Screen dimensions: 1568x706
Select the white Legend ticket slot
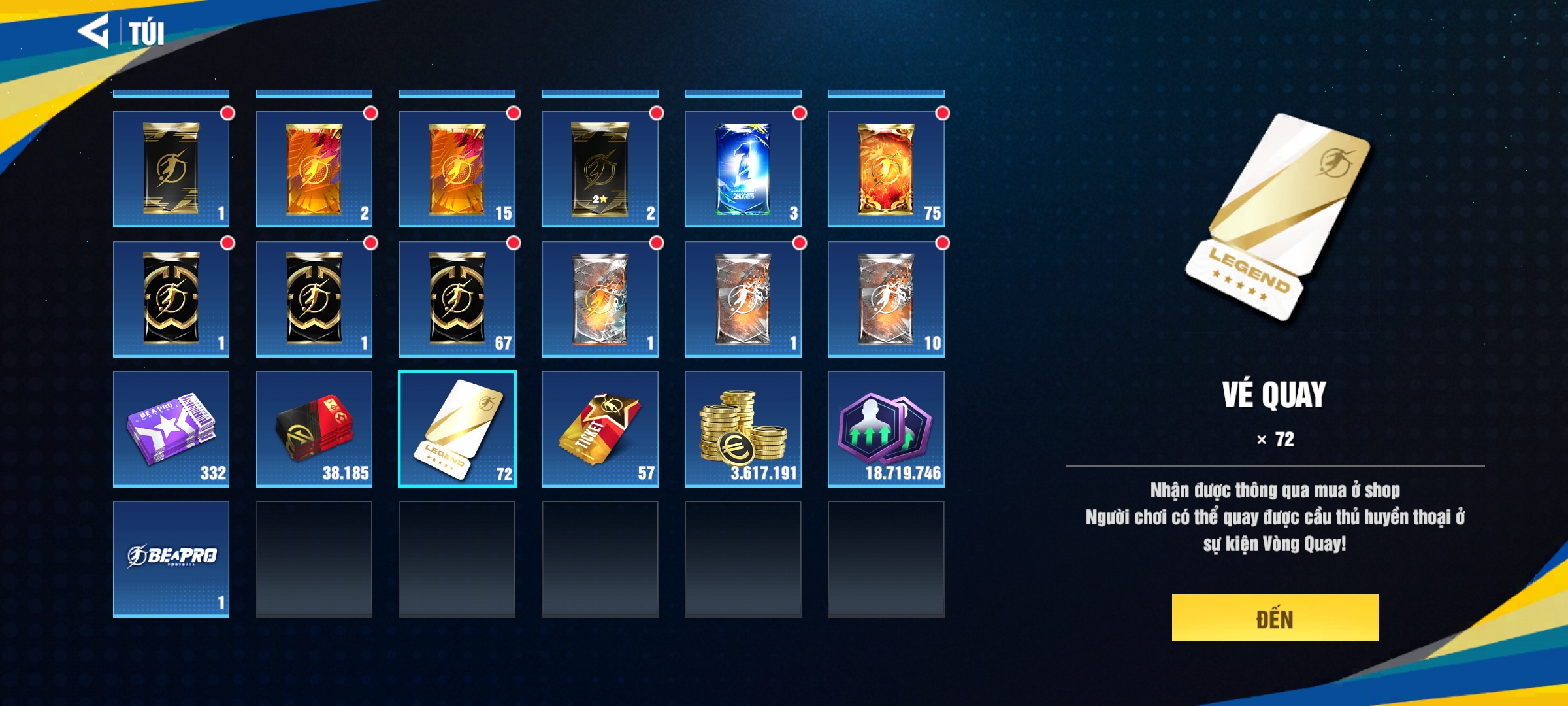(457, 429)
